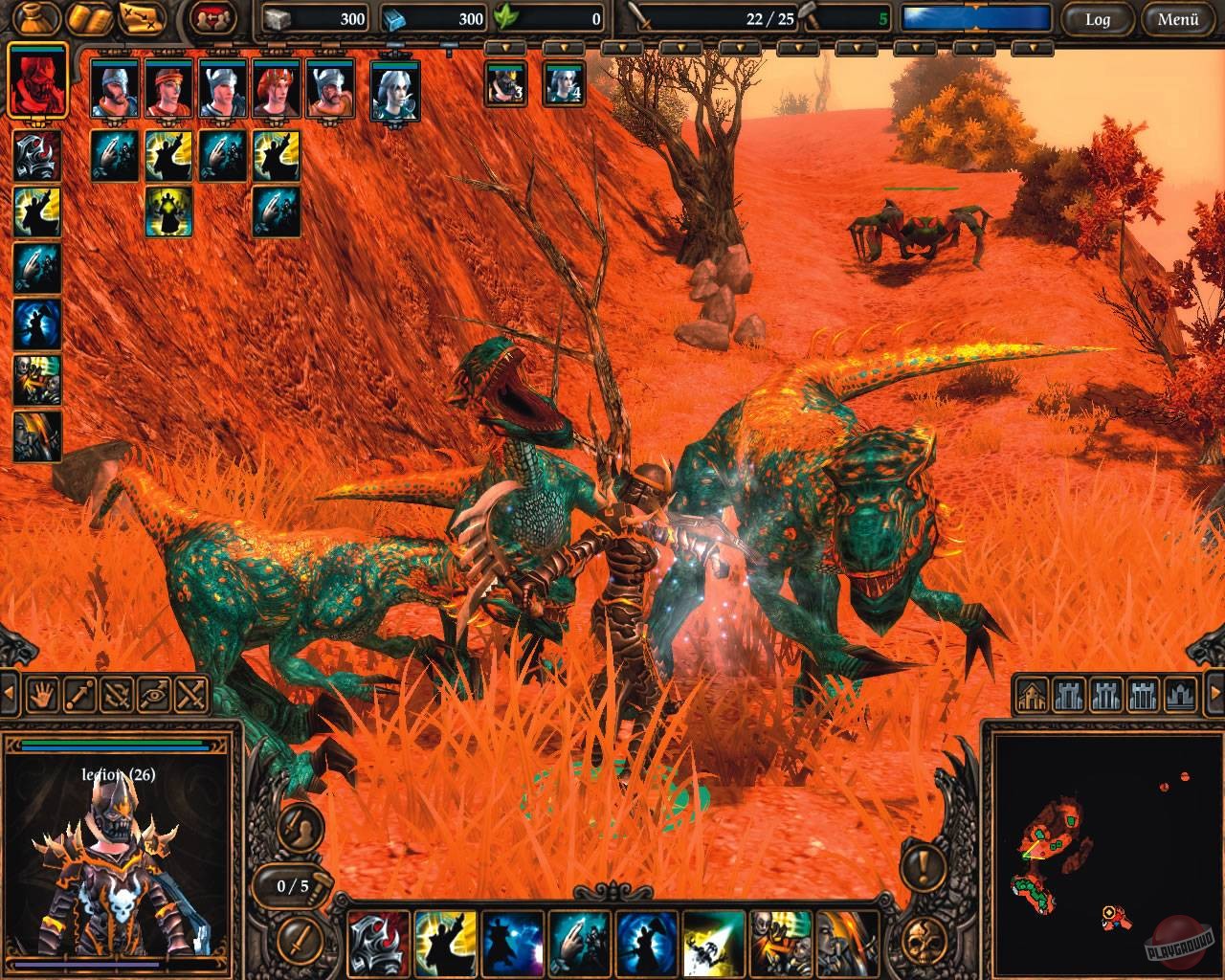Select the house building icon above minimap
The width and height of the screenshot is (1225, 980).
pos(1034,694)
